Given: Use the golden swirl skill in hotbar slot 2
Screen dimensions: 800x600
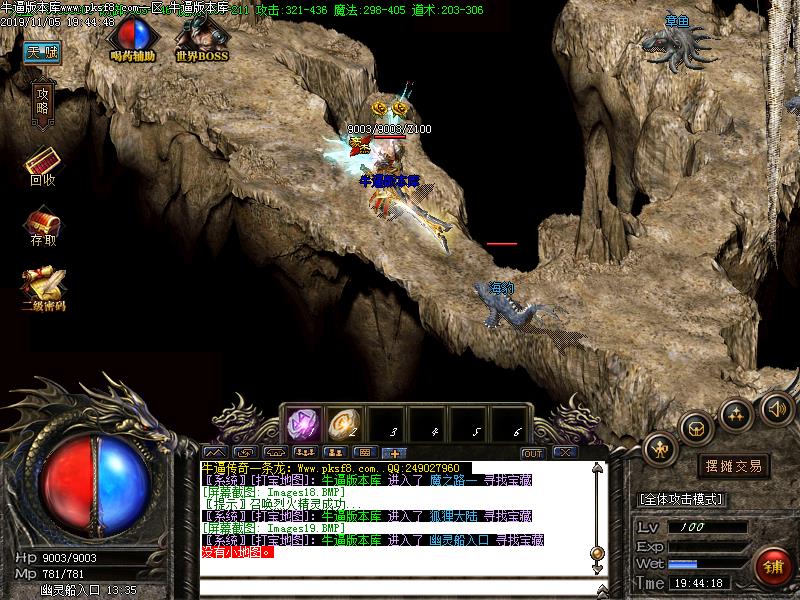Looking at the screenshot, I should (344, 424).
